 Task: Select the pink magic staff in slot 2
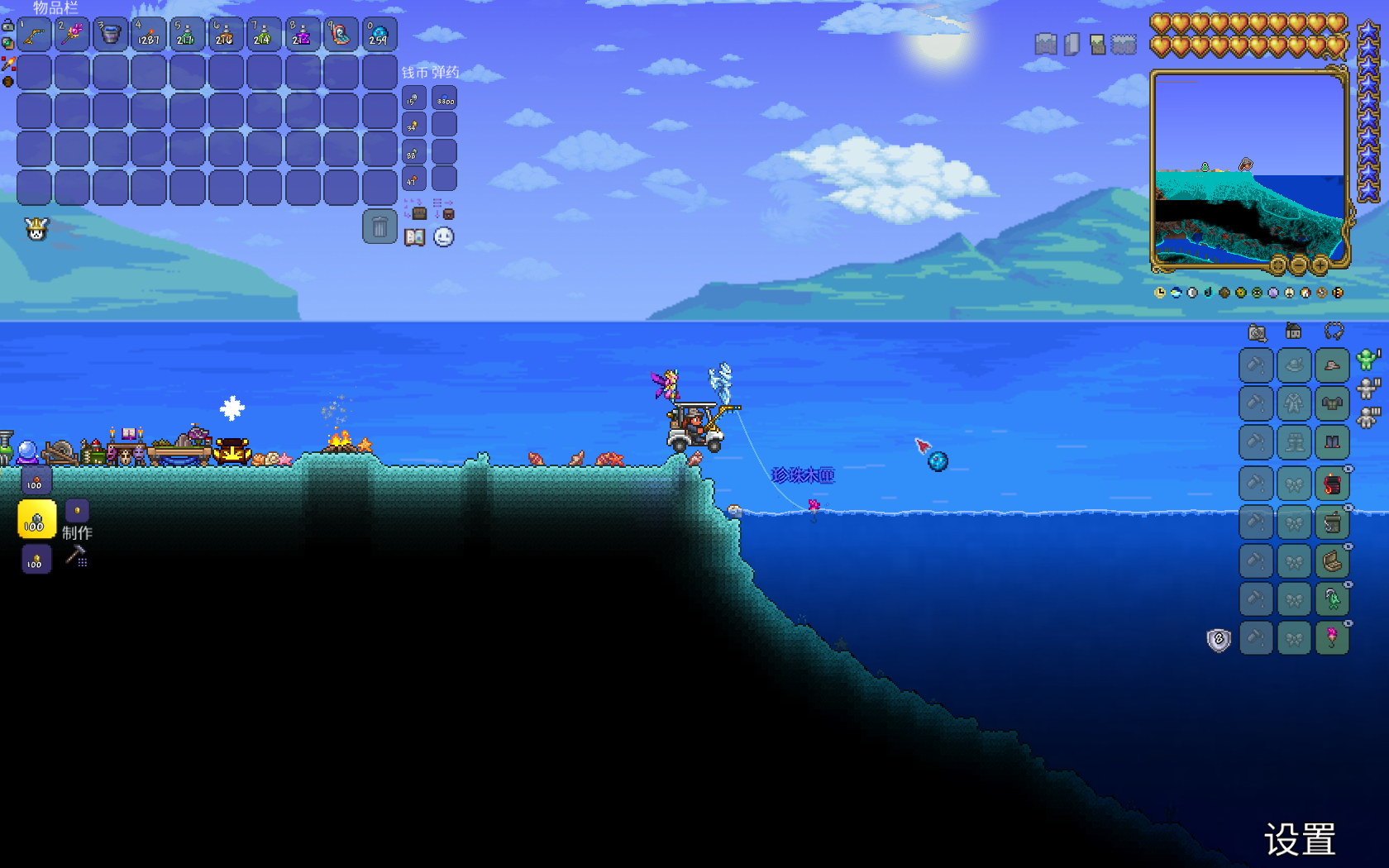click(x=73, y=35)
